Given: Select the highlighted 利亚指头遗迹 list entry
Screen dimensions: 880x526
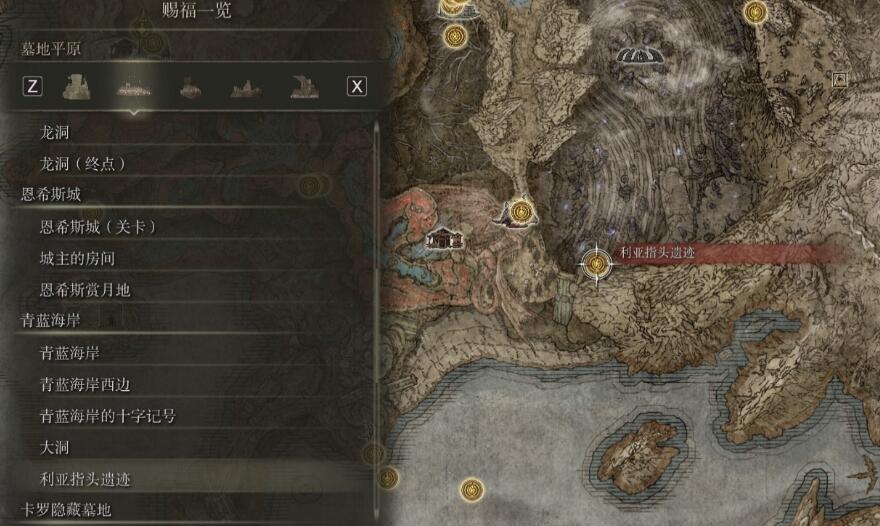Looking at the screenshot, I should (85, 479).
